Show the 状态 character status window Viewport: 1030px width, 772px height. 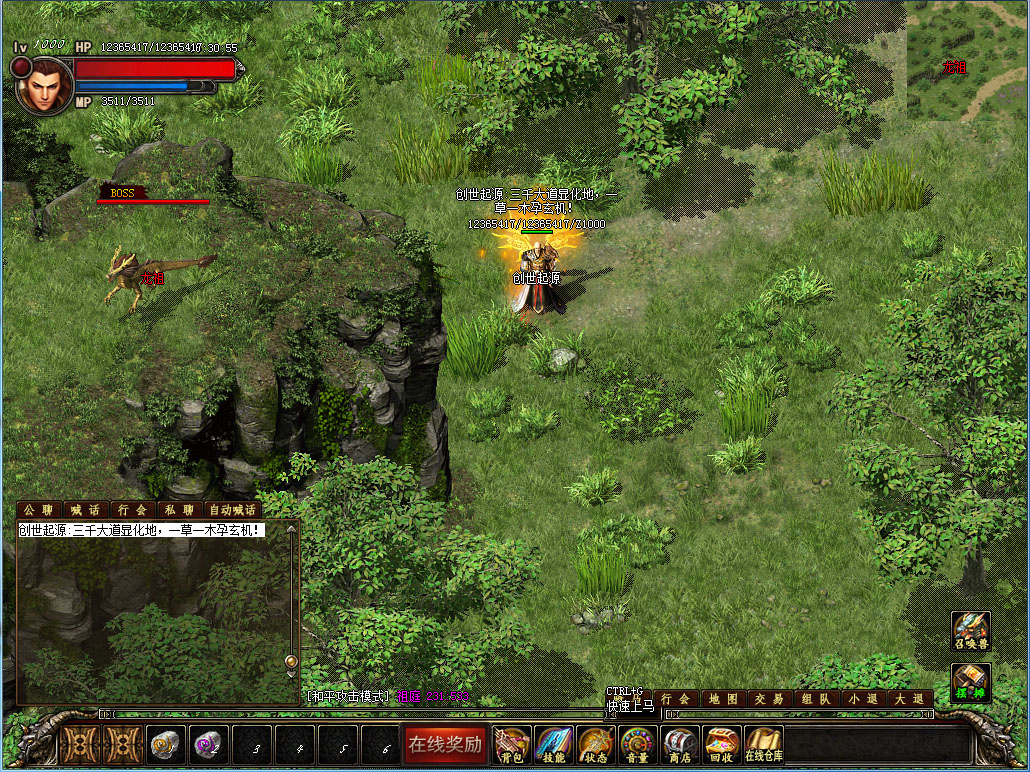(x=596, y=744)
